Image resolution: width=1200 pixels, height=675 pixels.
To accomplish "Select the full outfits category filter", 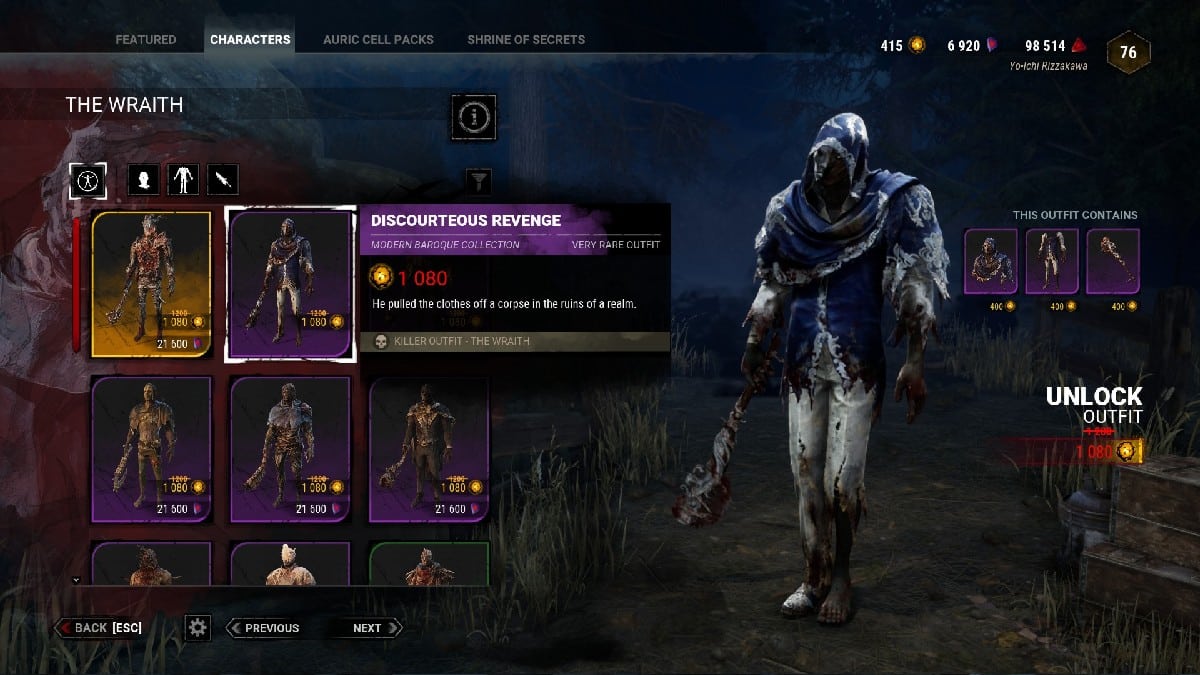I will tap(89, 180).
